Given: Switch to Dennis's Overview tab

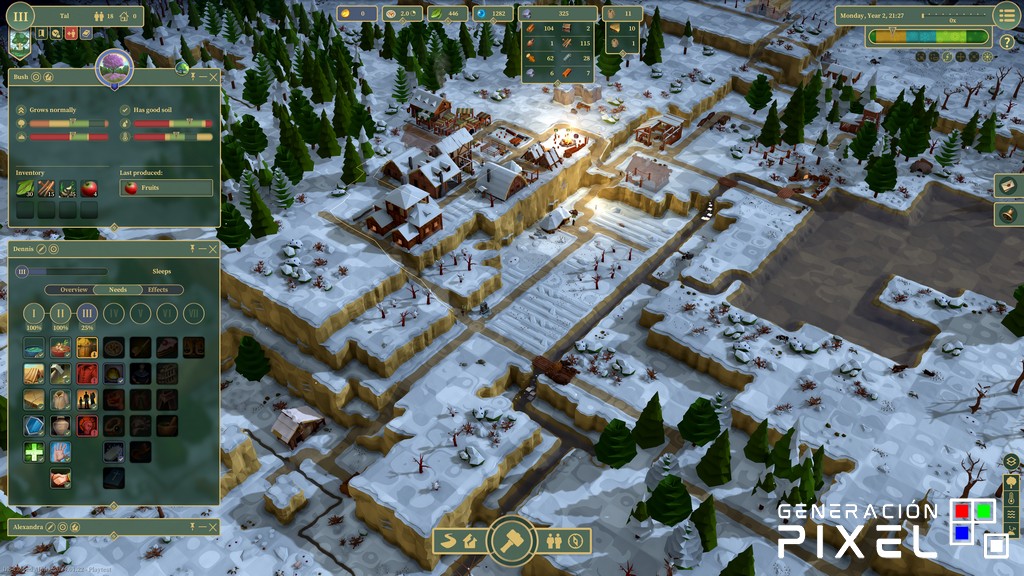Looking at the screenshot, I should 74,290.
